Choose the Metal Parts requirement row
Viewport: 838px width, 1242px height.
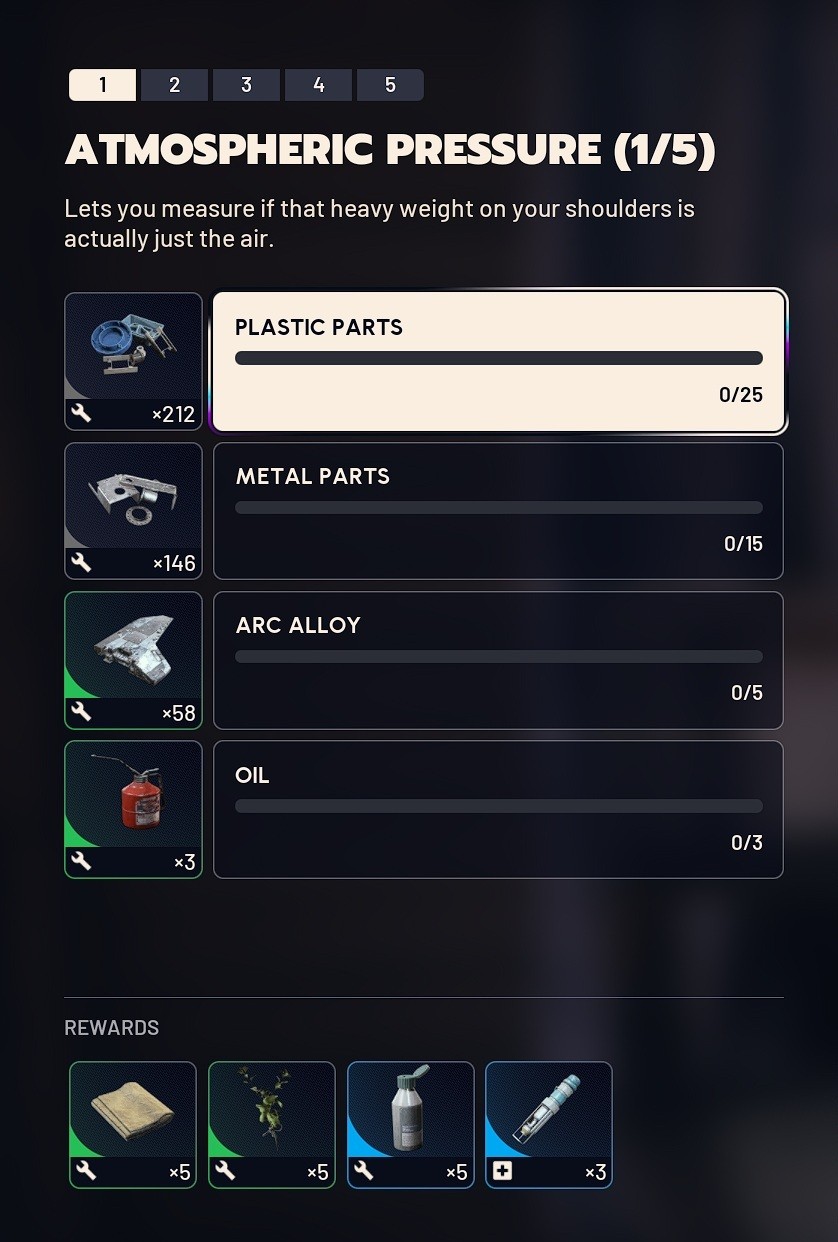(498, 511)
